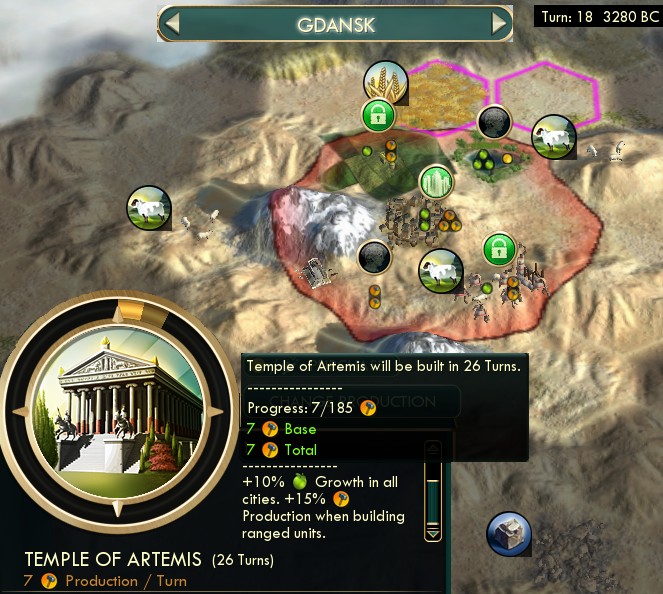The image size is (663, 594).
Task: Toggle the green padlock tile beside southern sheep
Action: coord(499,249)
